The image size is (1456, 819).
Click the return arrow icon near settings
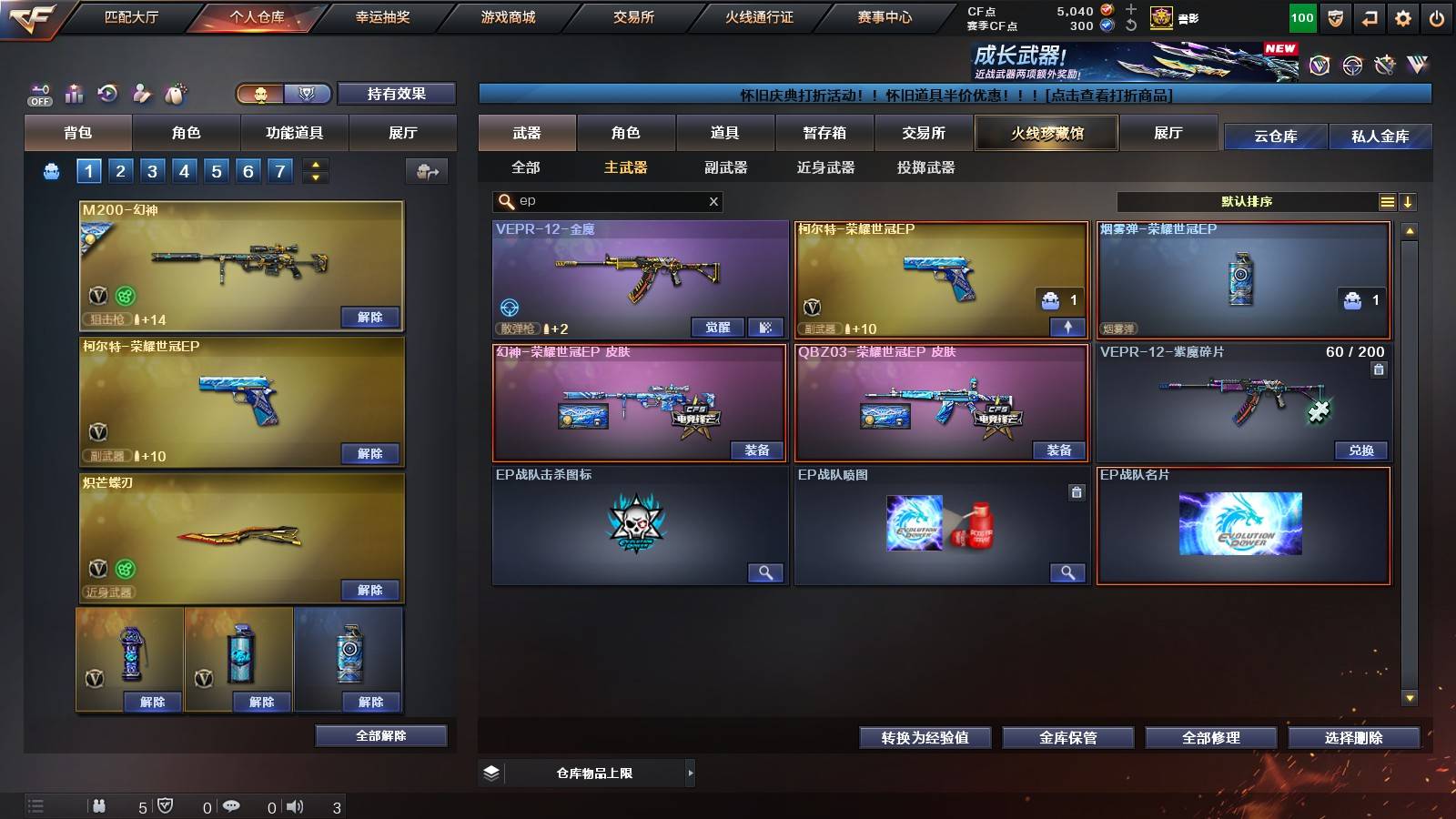tap(1369, 16)
